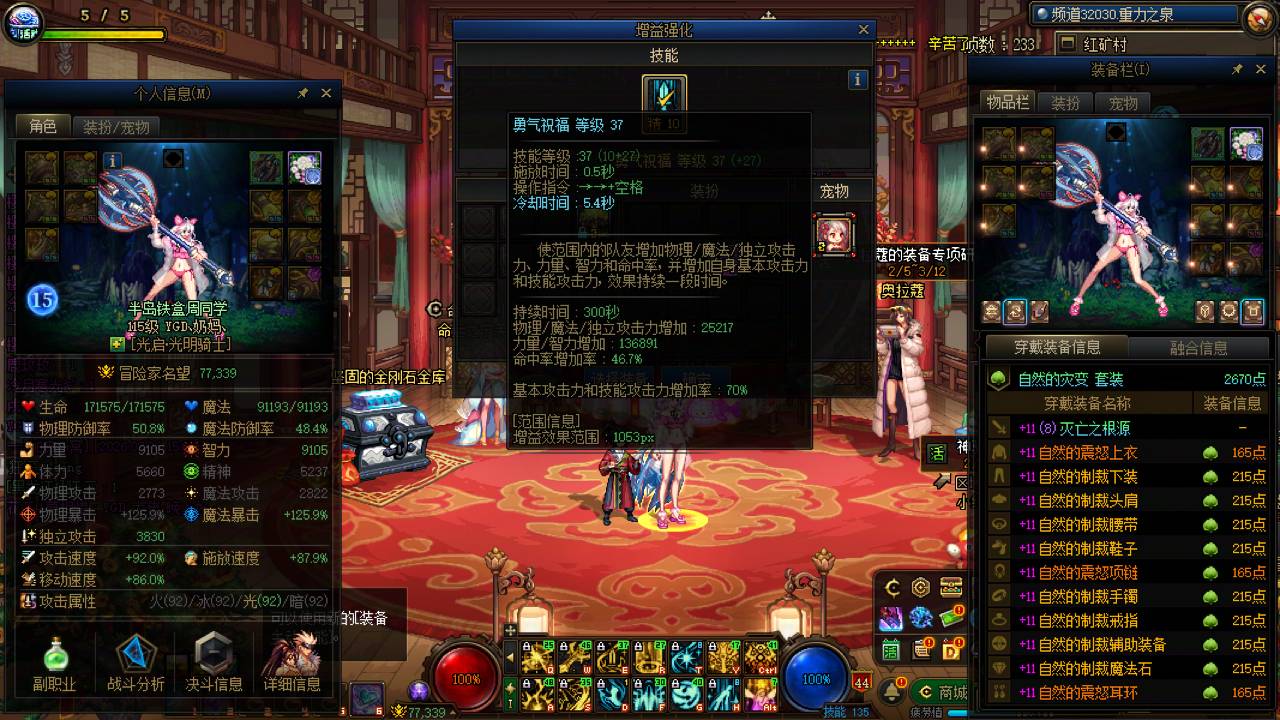Open the 融合信息 tab in equipment panel
Screen dimensions: 1280x720
tap(1200, 348)
